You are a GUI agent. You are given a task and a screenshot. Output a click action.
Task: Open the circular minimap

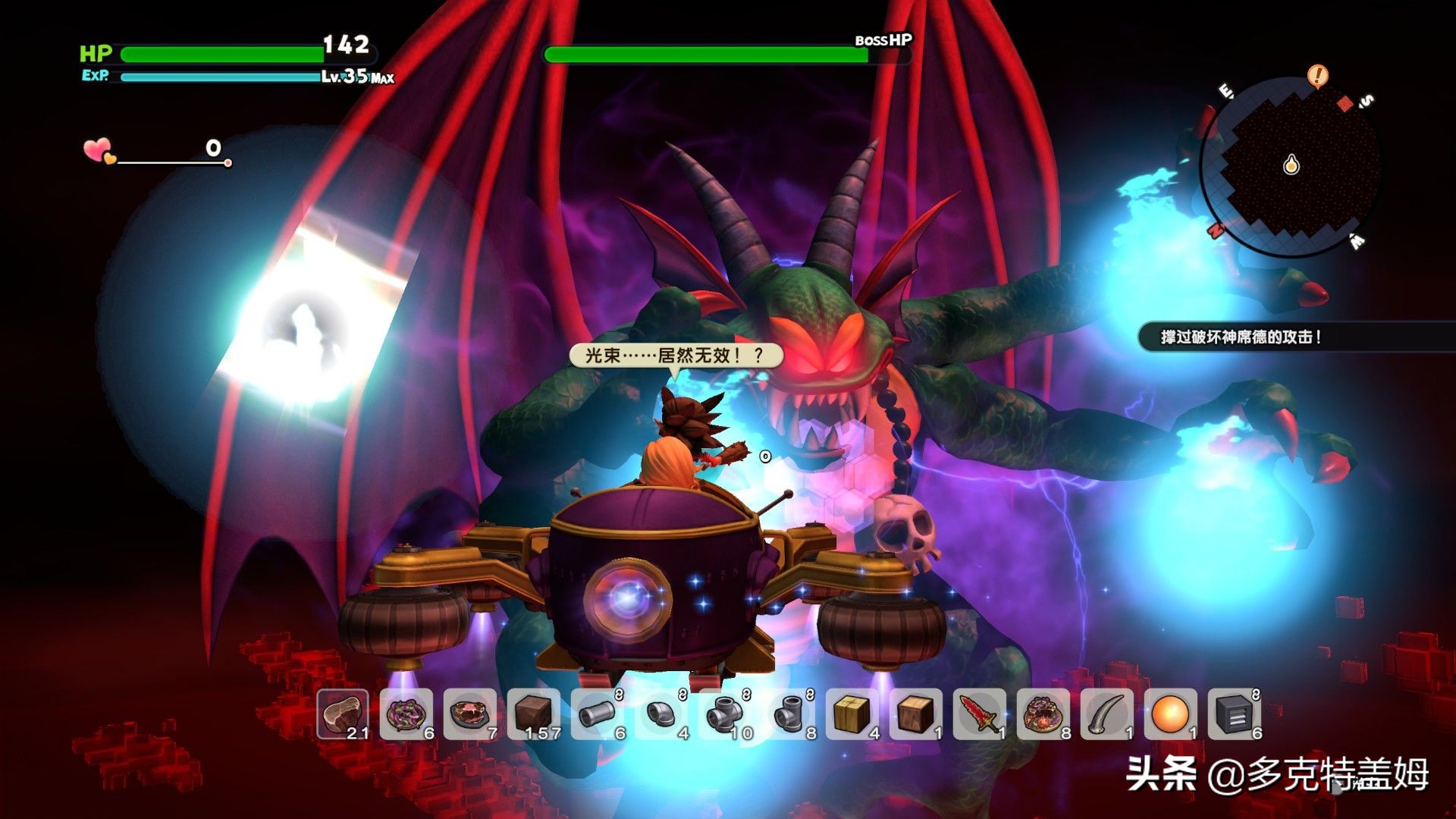click(x=1291, y=167)
